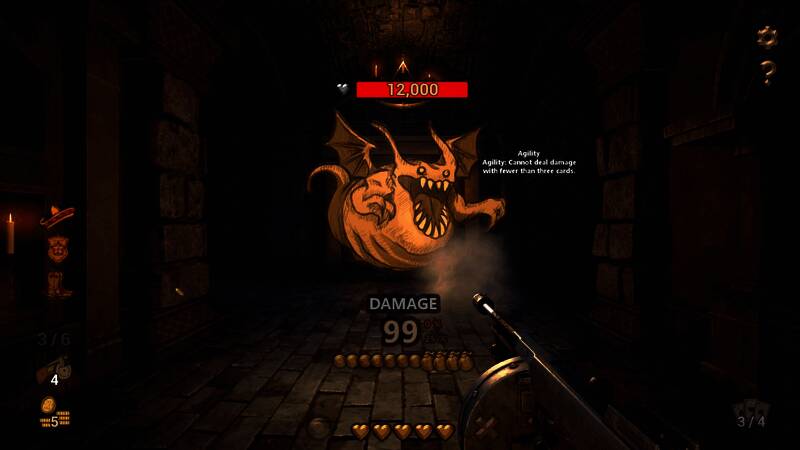800x450 pixels.
Task: Select the sombrero hat item
Action: click(x=56, y=214)
